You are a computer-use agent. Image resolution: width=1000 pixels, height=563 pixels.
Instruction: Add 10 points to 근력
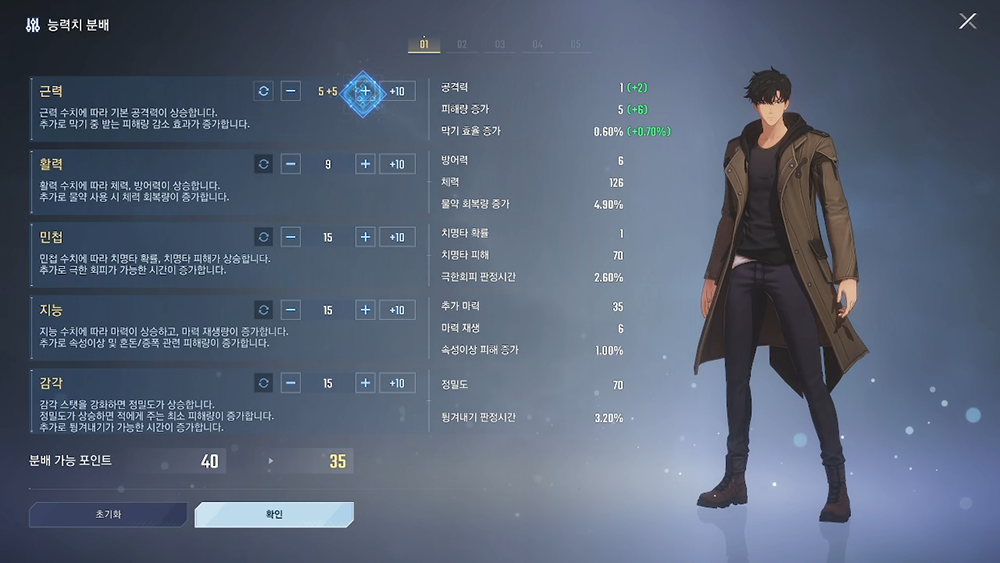(397, 91)
